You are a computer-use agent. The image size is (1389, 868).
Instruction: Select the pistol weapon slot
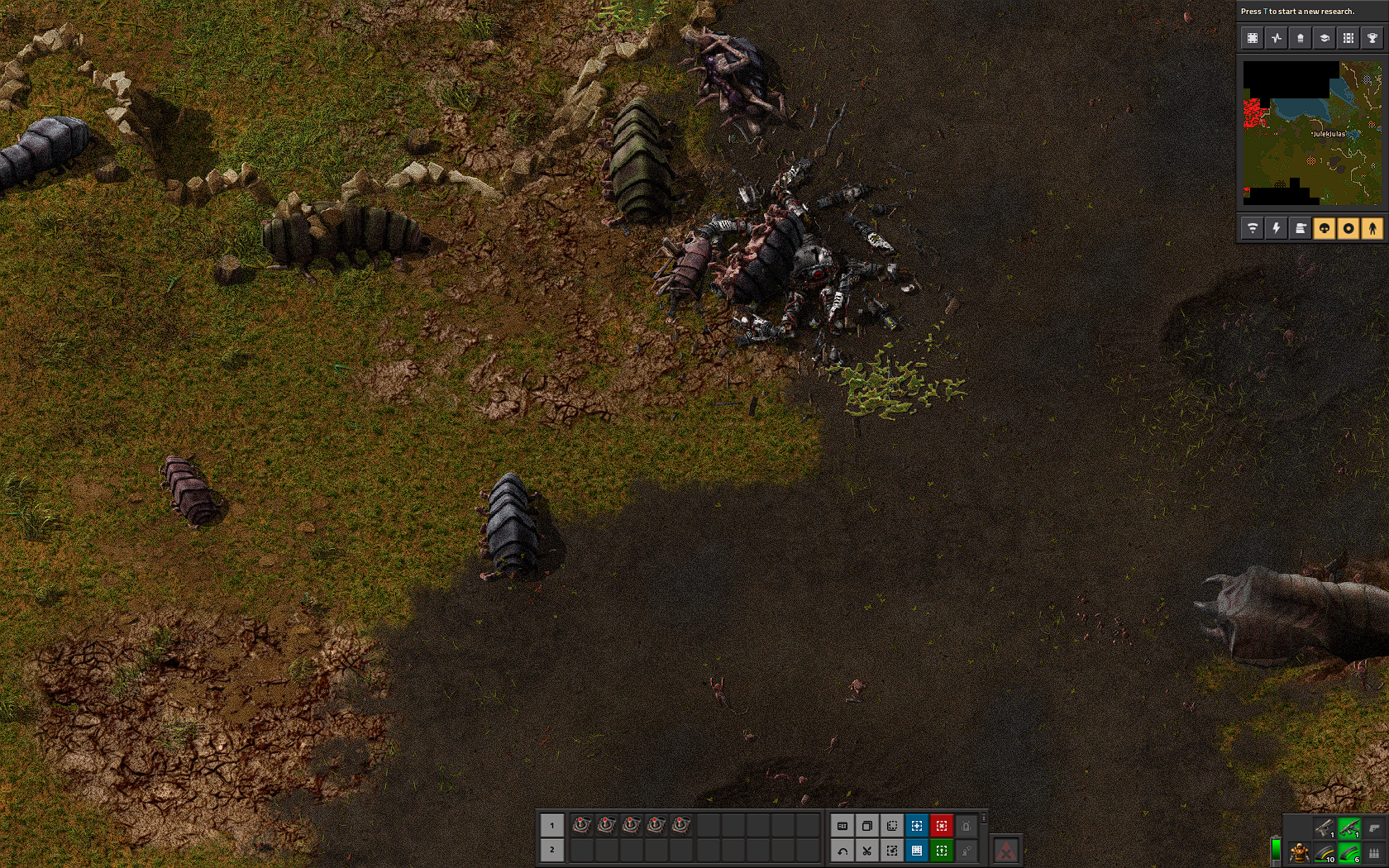(1325, 827)
